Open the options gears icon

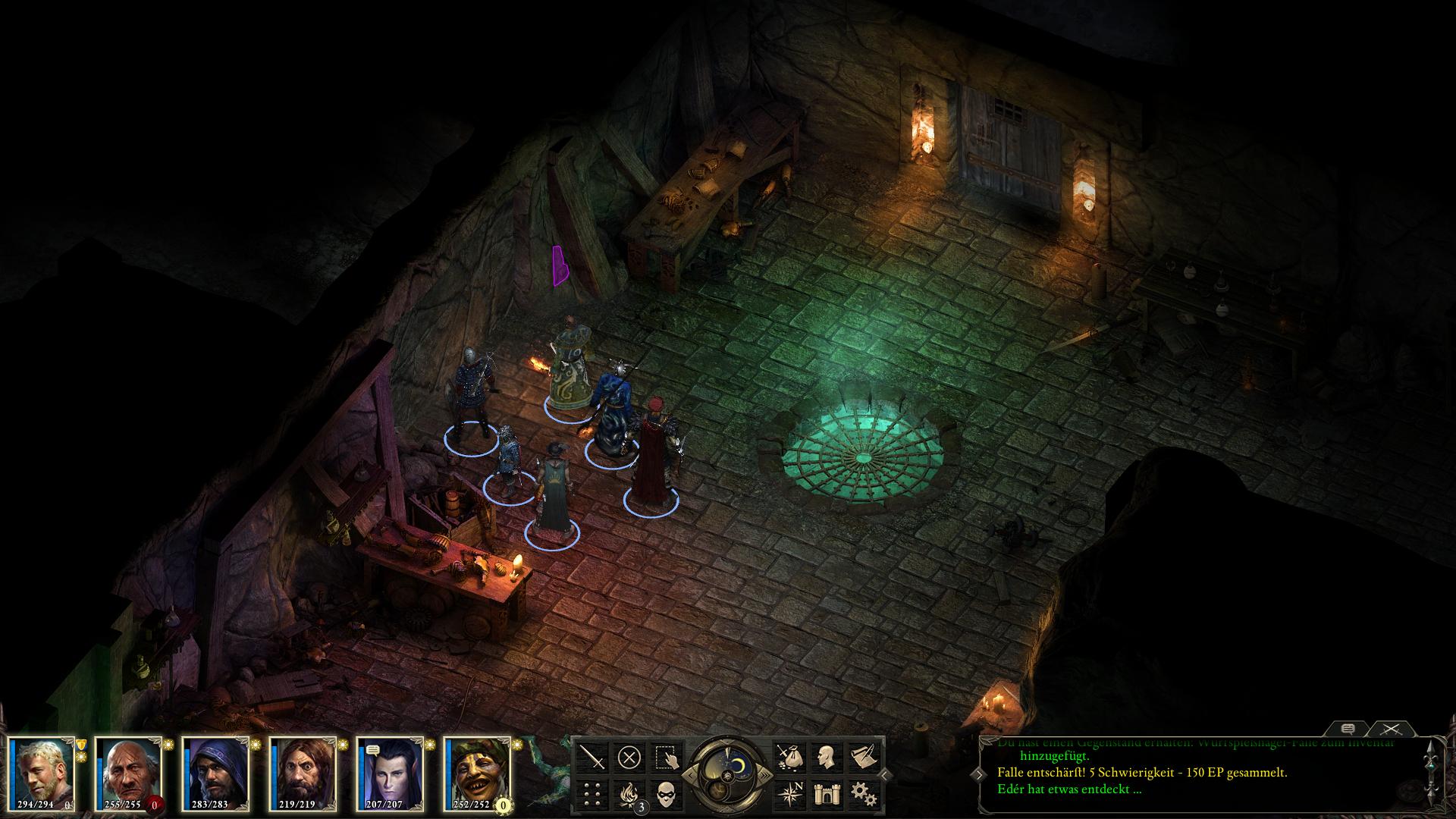863,794
